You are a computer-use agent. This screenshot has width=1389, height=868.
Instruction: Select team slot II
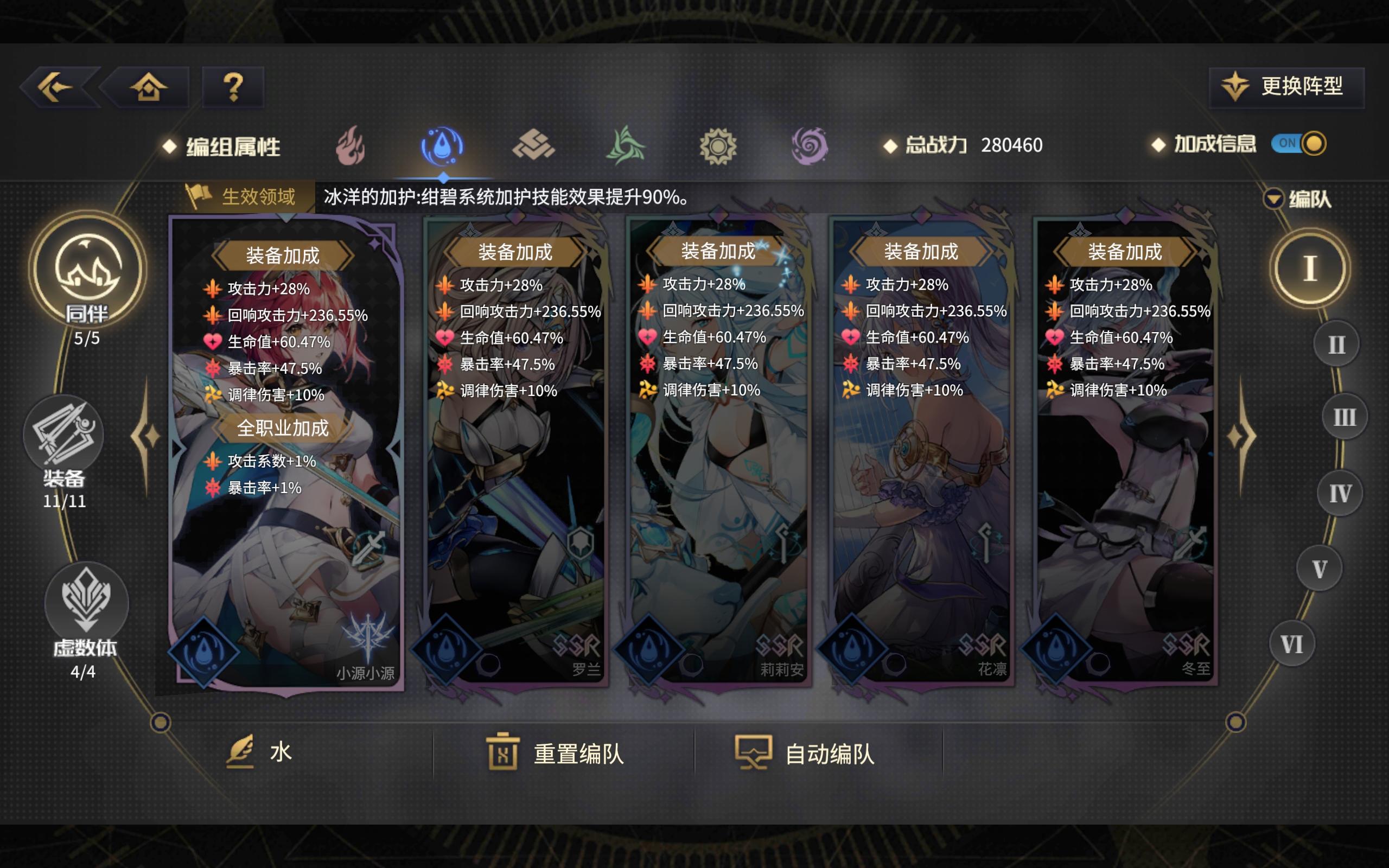(x=1337, y=342)
